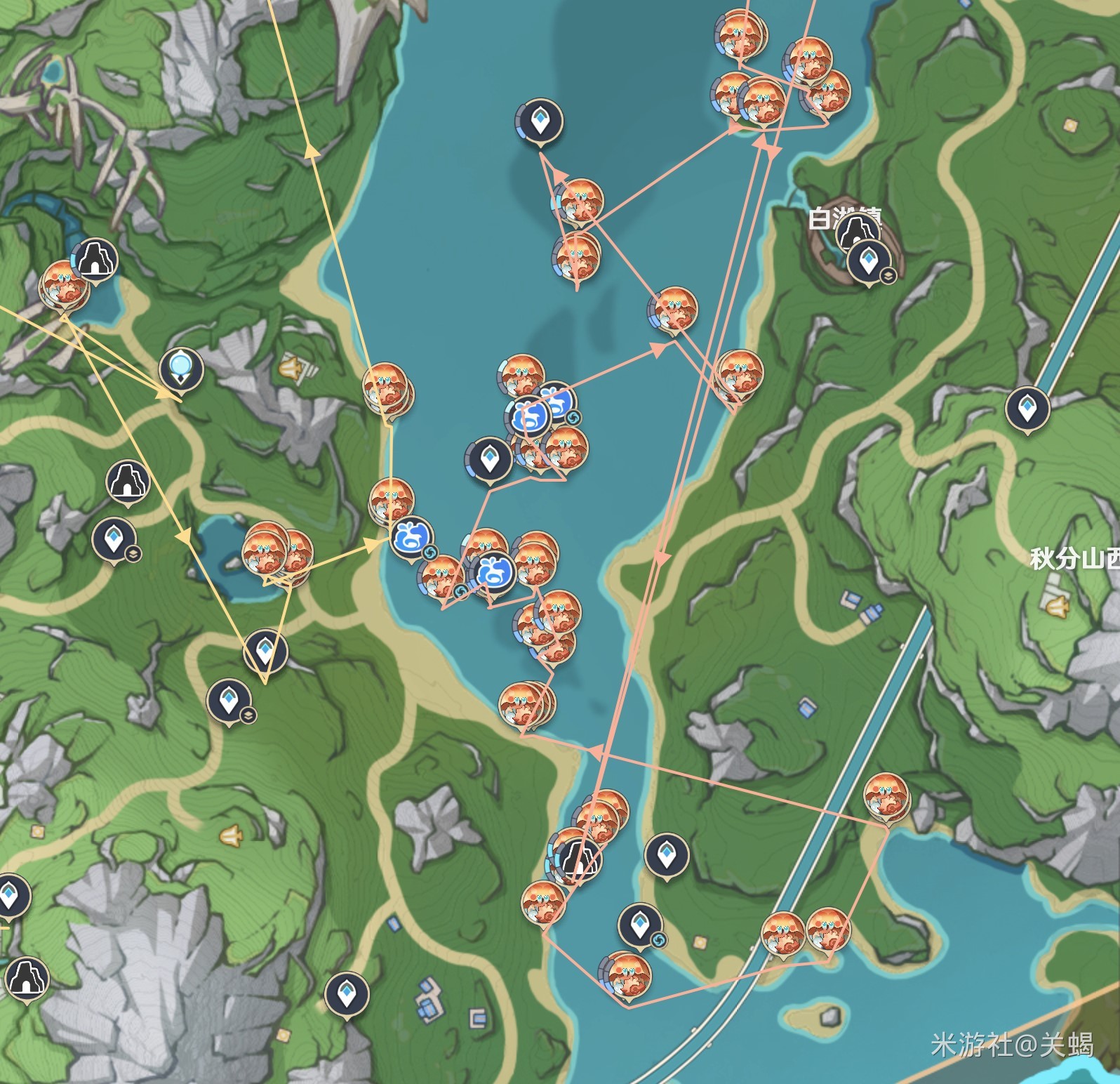This screenshot has height=1084, width=1120.
Task: Select the lone crab marker above the southeastern bay
Action: 886,795
